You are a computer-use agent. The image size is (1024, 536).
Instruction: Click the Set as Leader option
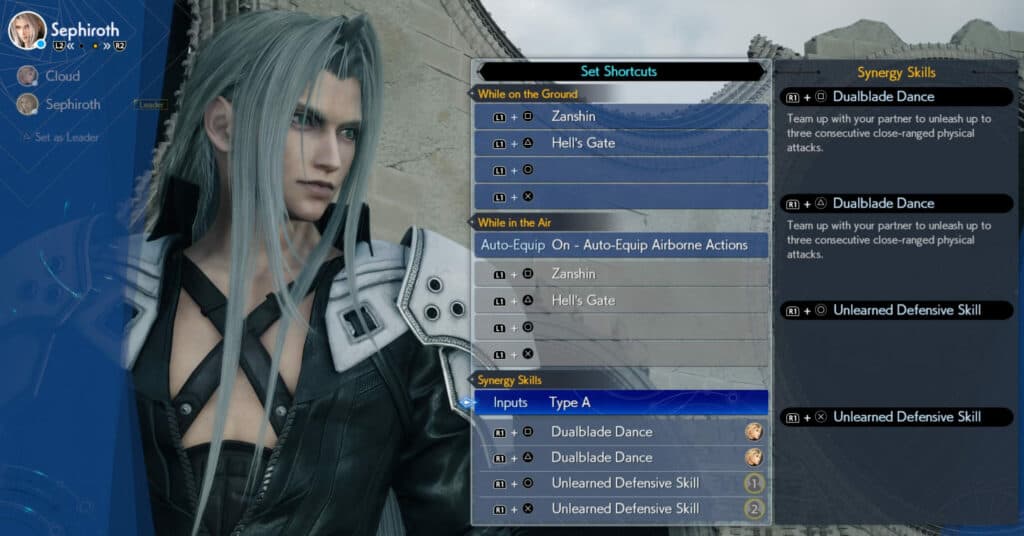click(67, 137)
